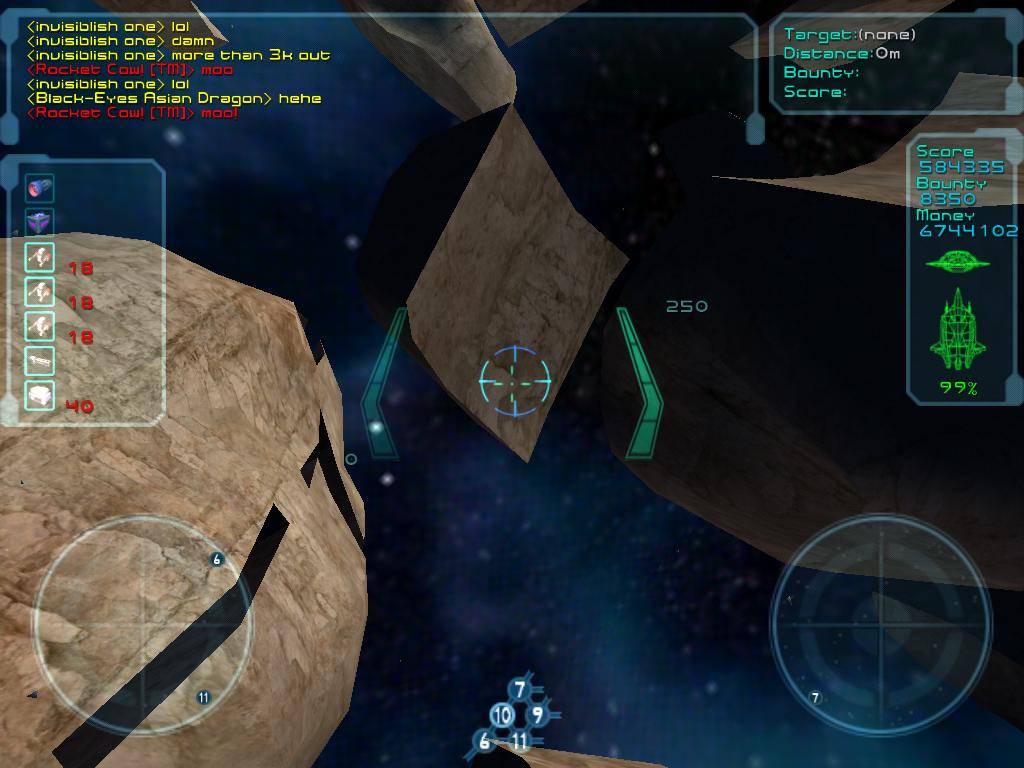Select the number 10 hexagon indicator
This screenshot has width=1024, height=768.
coord(502,715)
